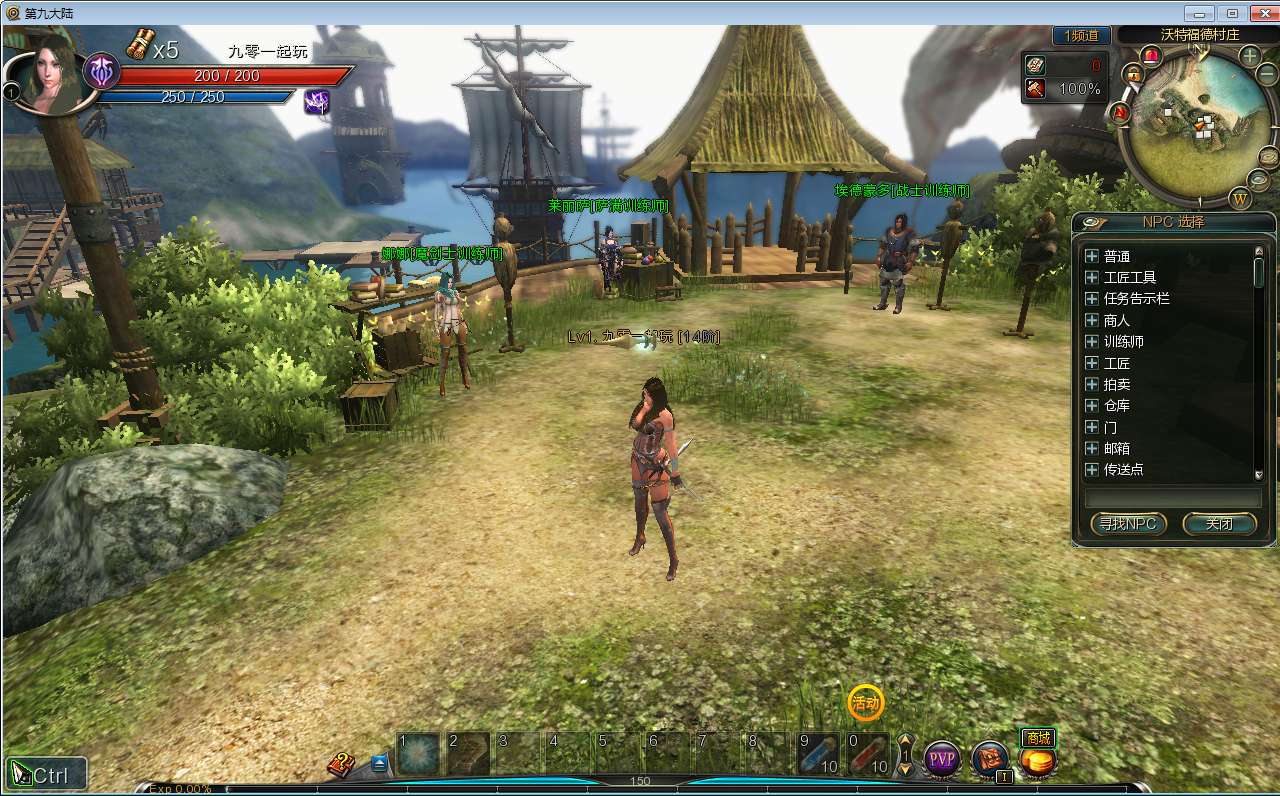Open the inventory bag icon near PVP
This screenshot has width=1280, height=796.
(x=988, y=758)
